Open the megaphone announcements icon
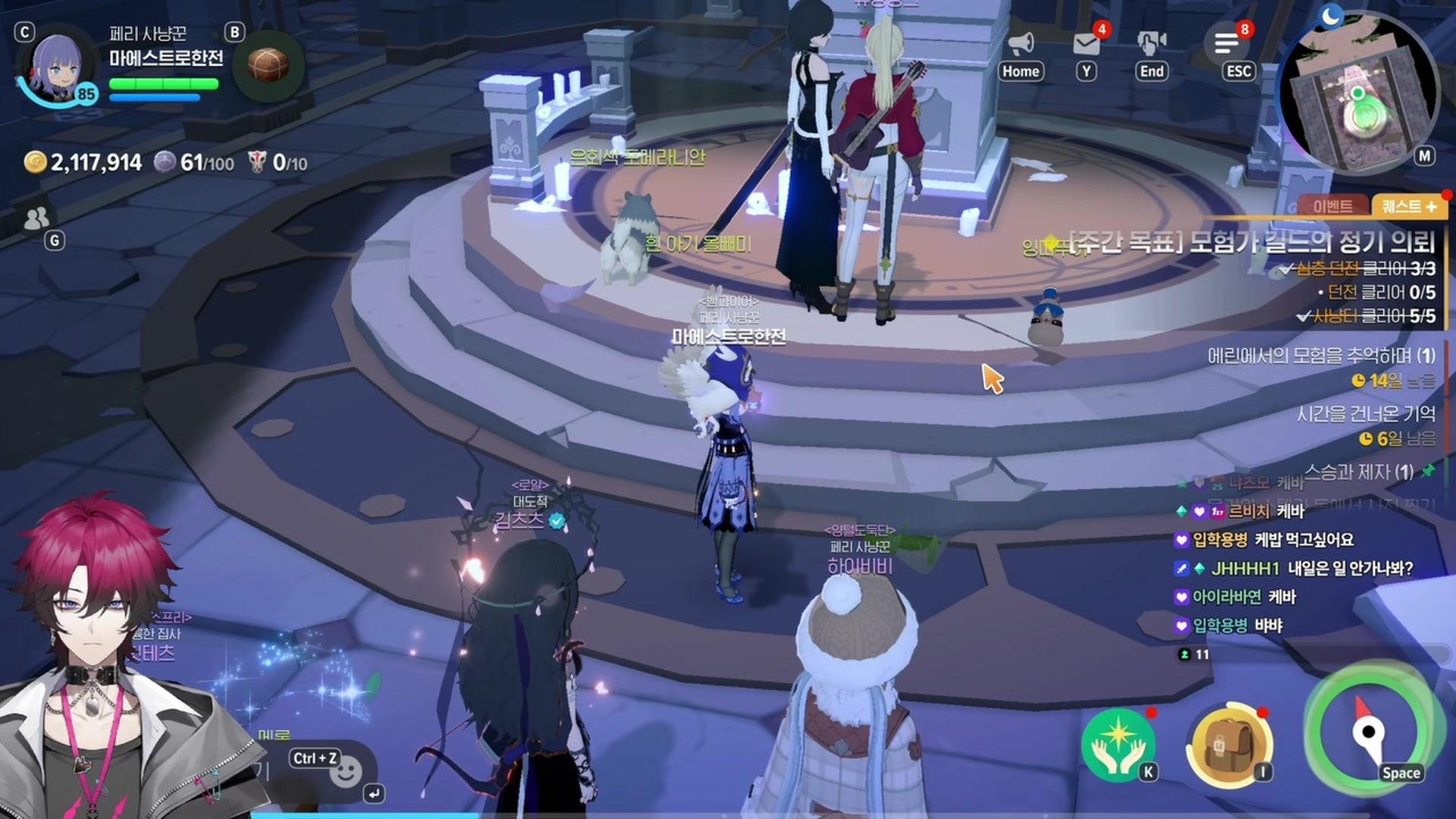Image resolution: width=1456 pixels, height=819 pixels. [x=1021, y=44]
